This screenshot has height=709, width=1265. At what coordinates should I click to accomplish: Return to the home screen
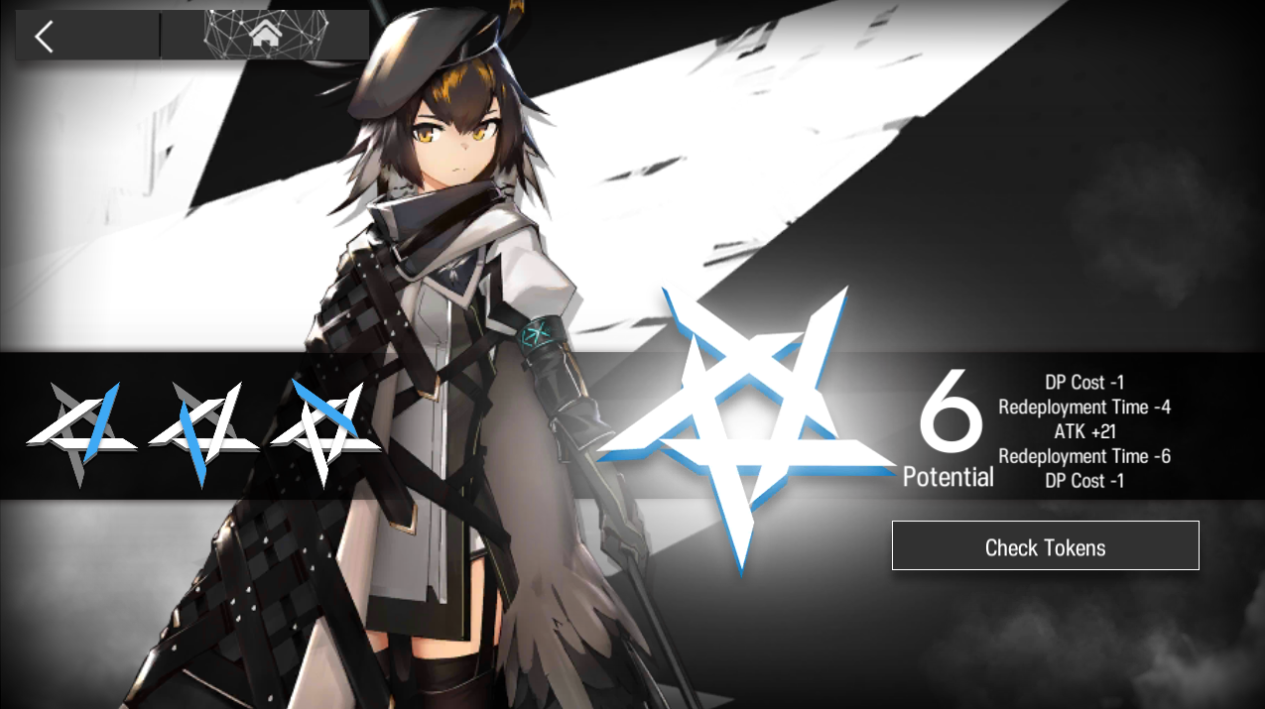265,36
